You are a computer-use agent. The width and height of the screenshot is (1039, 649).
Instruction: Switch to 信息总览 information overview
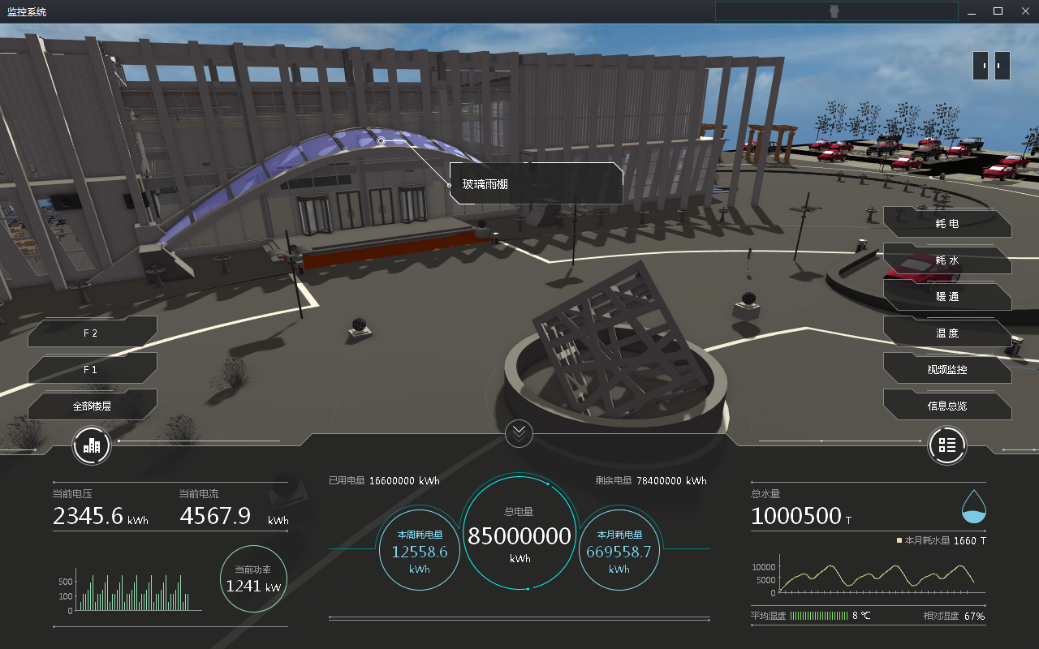point(946,405)
